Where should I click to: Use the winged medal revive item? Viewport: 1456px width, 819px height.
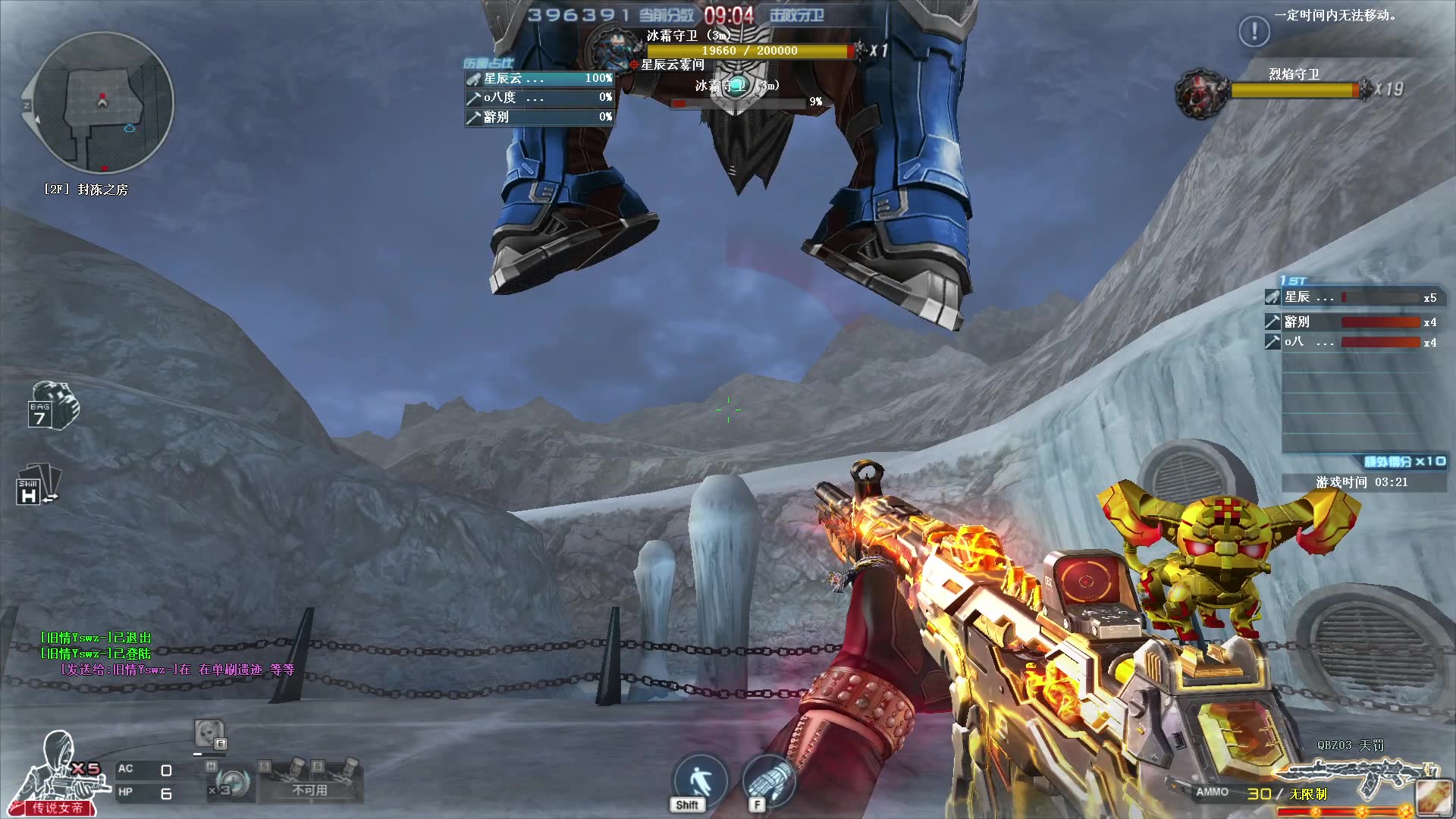pyautogui.click(x=231, y=783)
